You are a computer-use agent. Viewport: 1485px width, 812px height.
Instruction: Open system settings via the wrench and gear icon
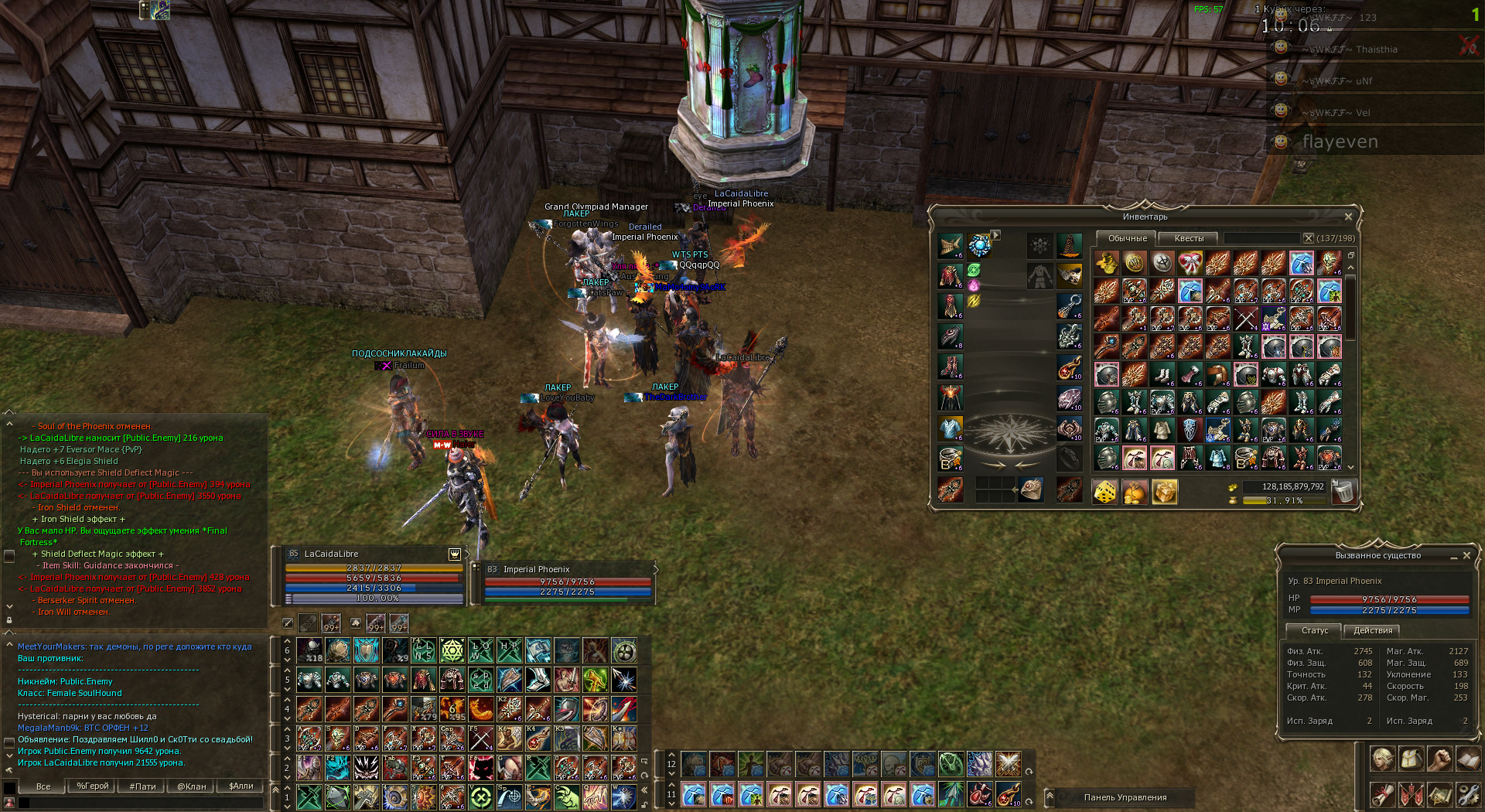point(1467,794)
